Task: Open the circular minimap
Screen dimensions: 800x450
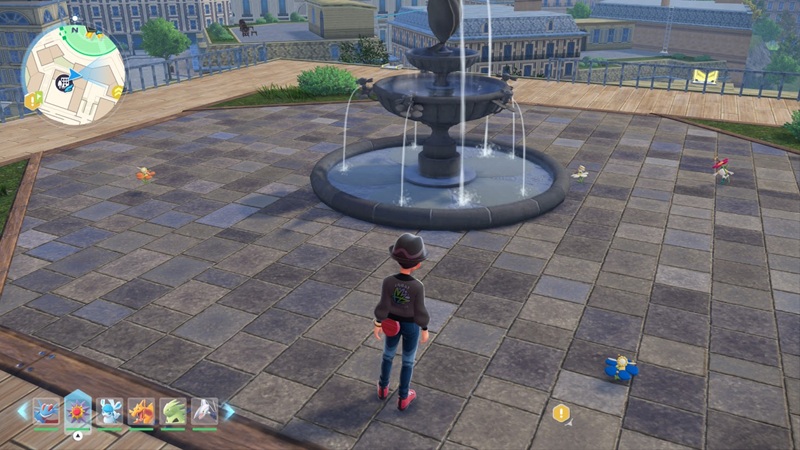Action: tap(74, 73)
